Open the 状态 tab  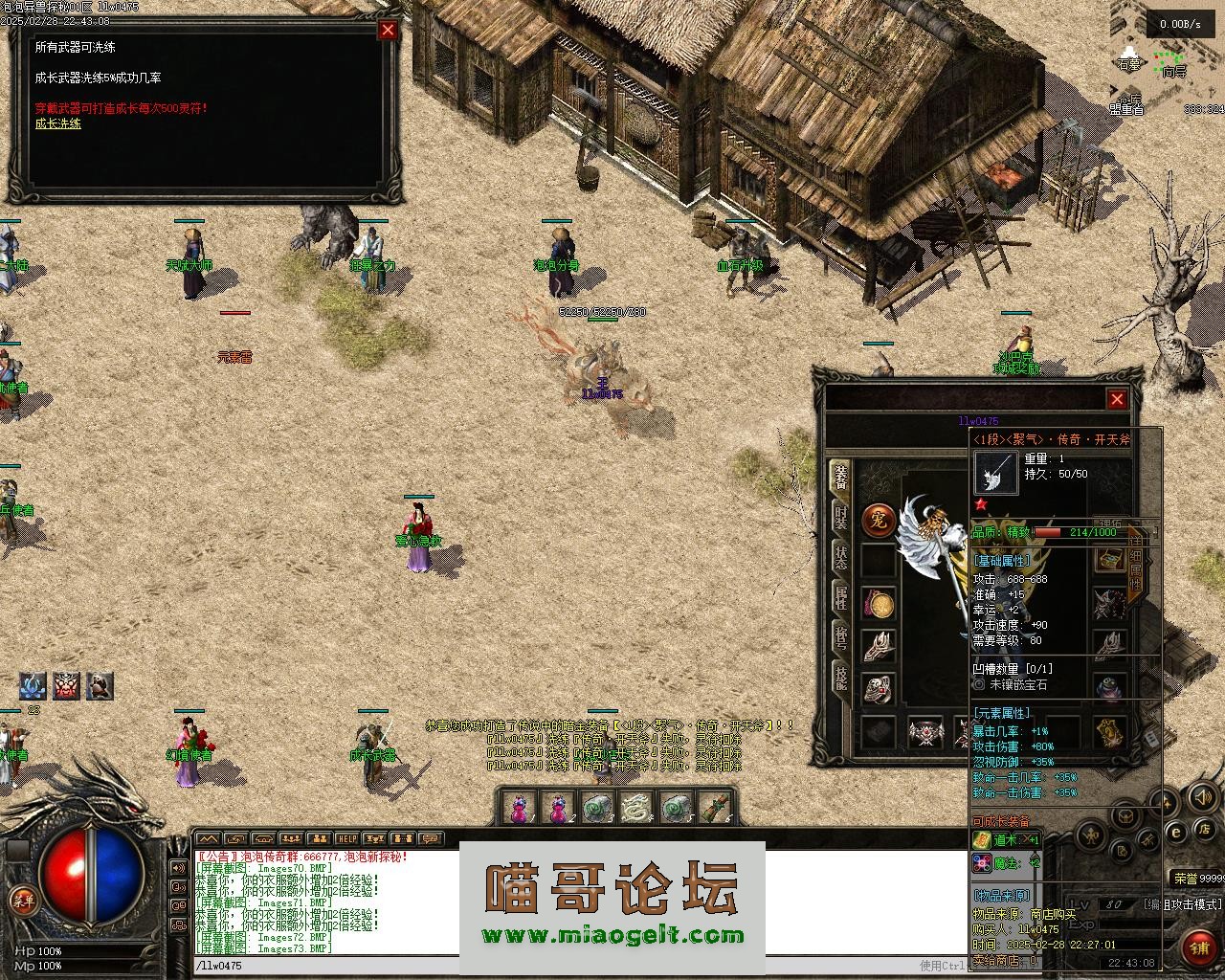pos(839,557)
